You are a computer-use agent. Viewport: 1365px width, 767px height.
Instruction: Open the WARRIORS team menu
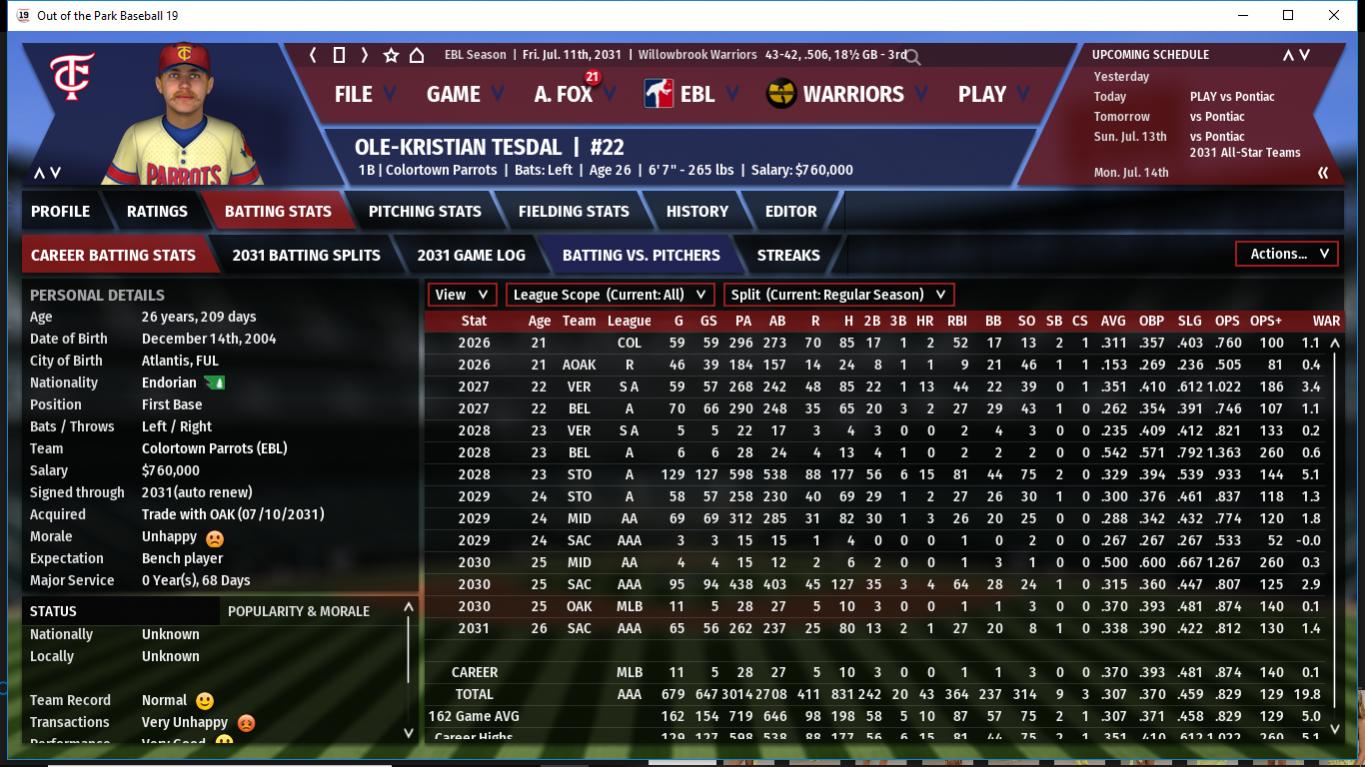tap(852, 94)
